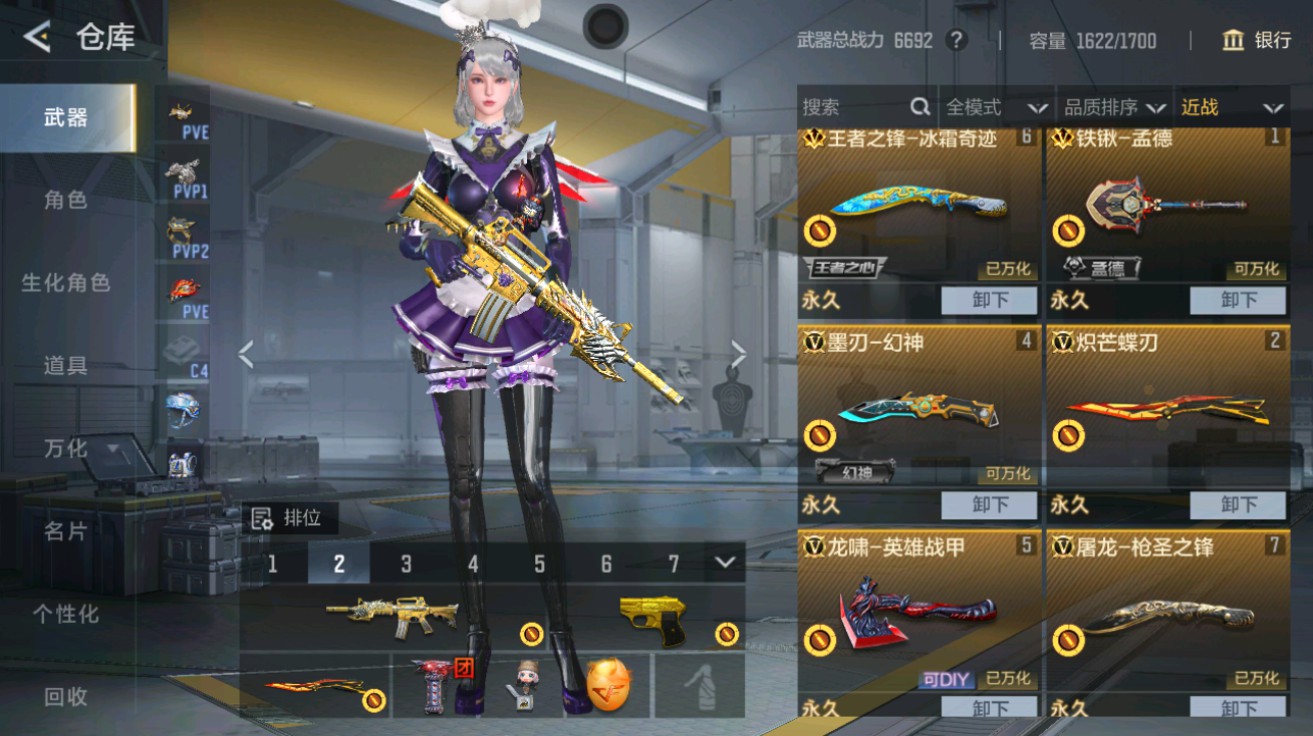
Task: Unequip 铁锹-孟德 with its 卸下 button
Action: point(1237,299)
